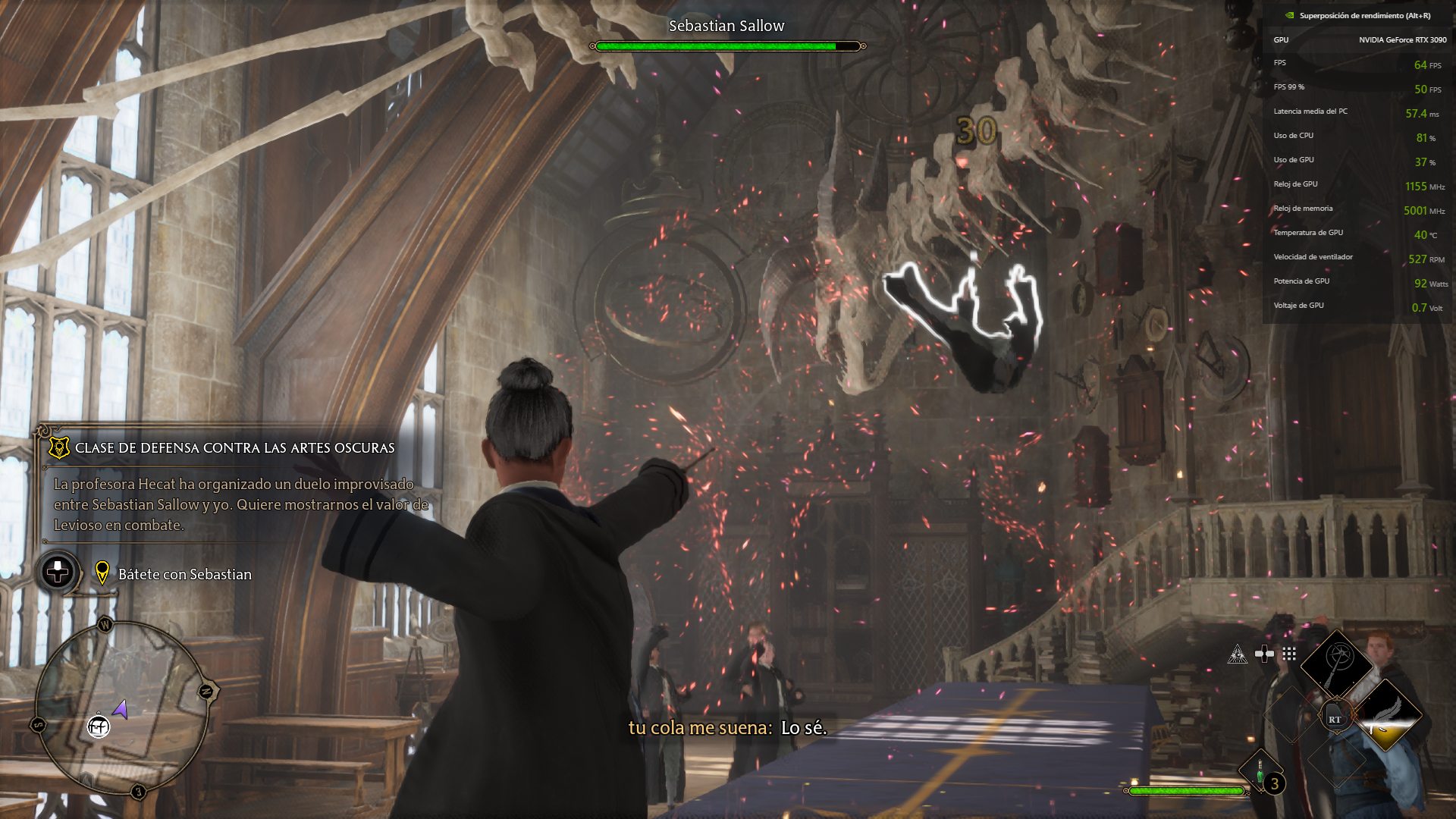Click the Revelio eye triangle icon
Screen dimensions: 1456x819
click(x=1237, y=654)
